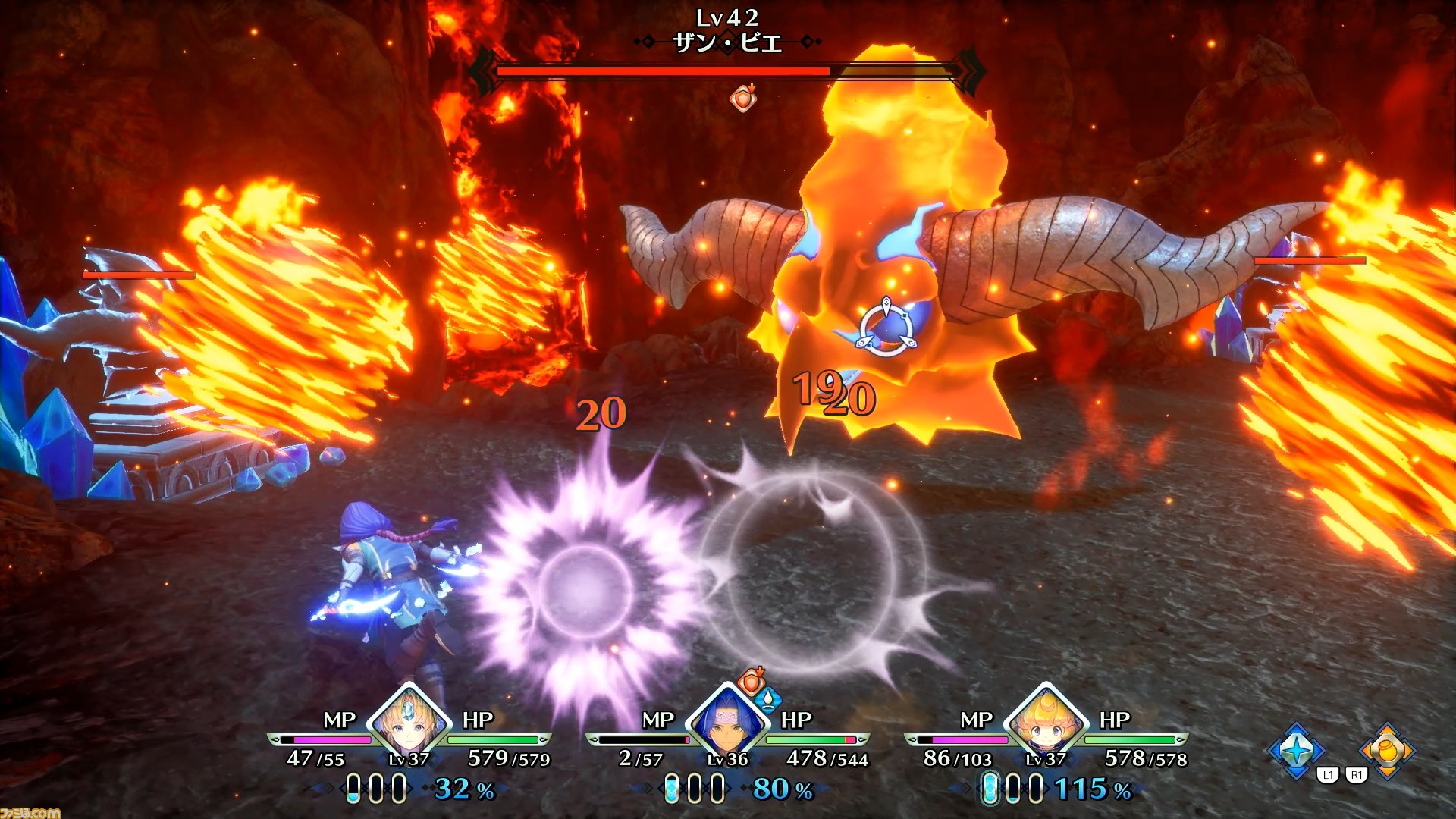This screenshot has height=819, width=1456.
Task: Open the orange pot item shortcut menu
Action: tap(1387, 749)
